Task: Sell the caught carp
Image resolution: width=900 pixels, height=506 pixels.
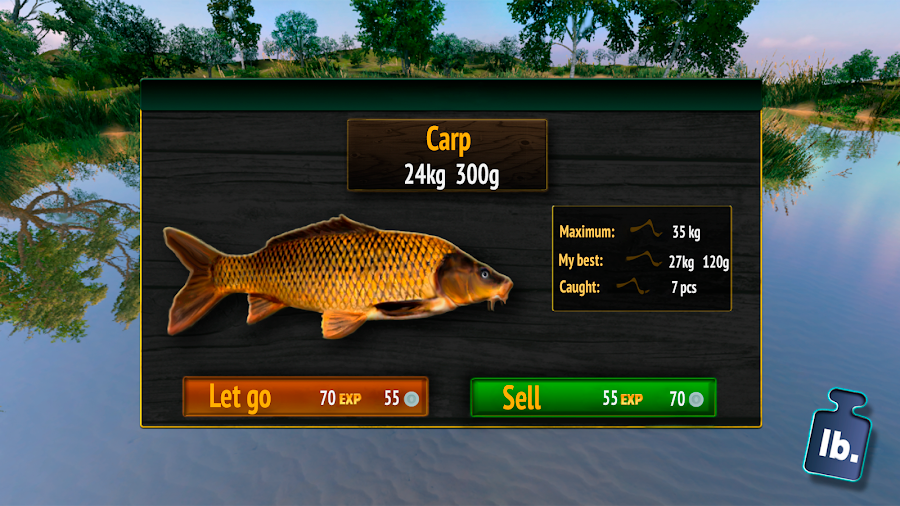Action: [593, 397]
